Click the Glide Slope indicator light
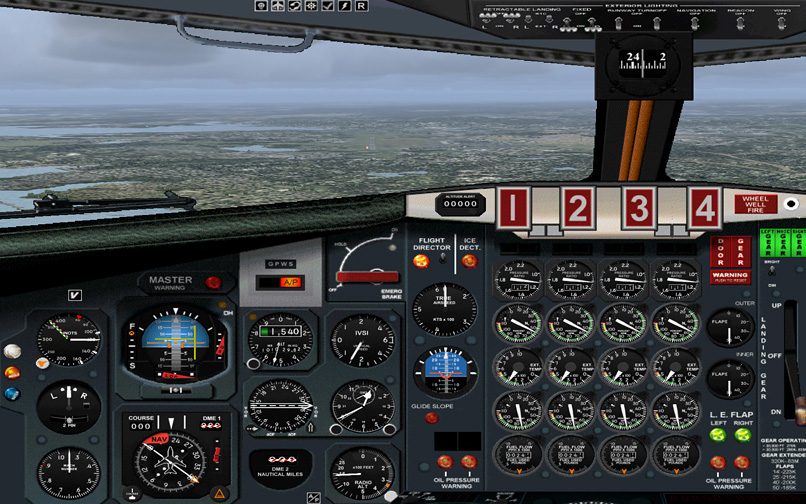The width and height of the screenshot is (806, 504). 431,418
